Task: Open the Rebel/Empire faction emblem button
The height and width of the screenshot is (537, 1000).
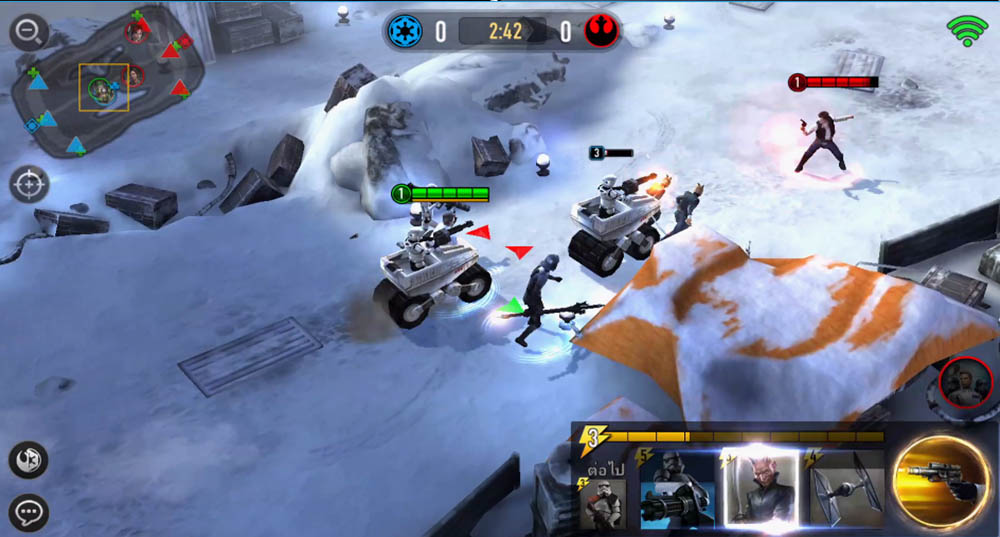Action: [x=29, y=459]
